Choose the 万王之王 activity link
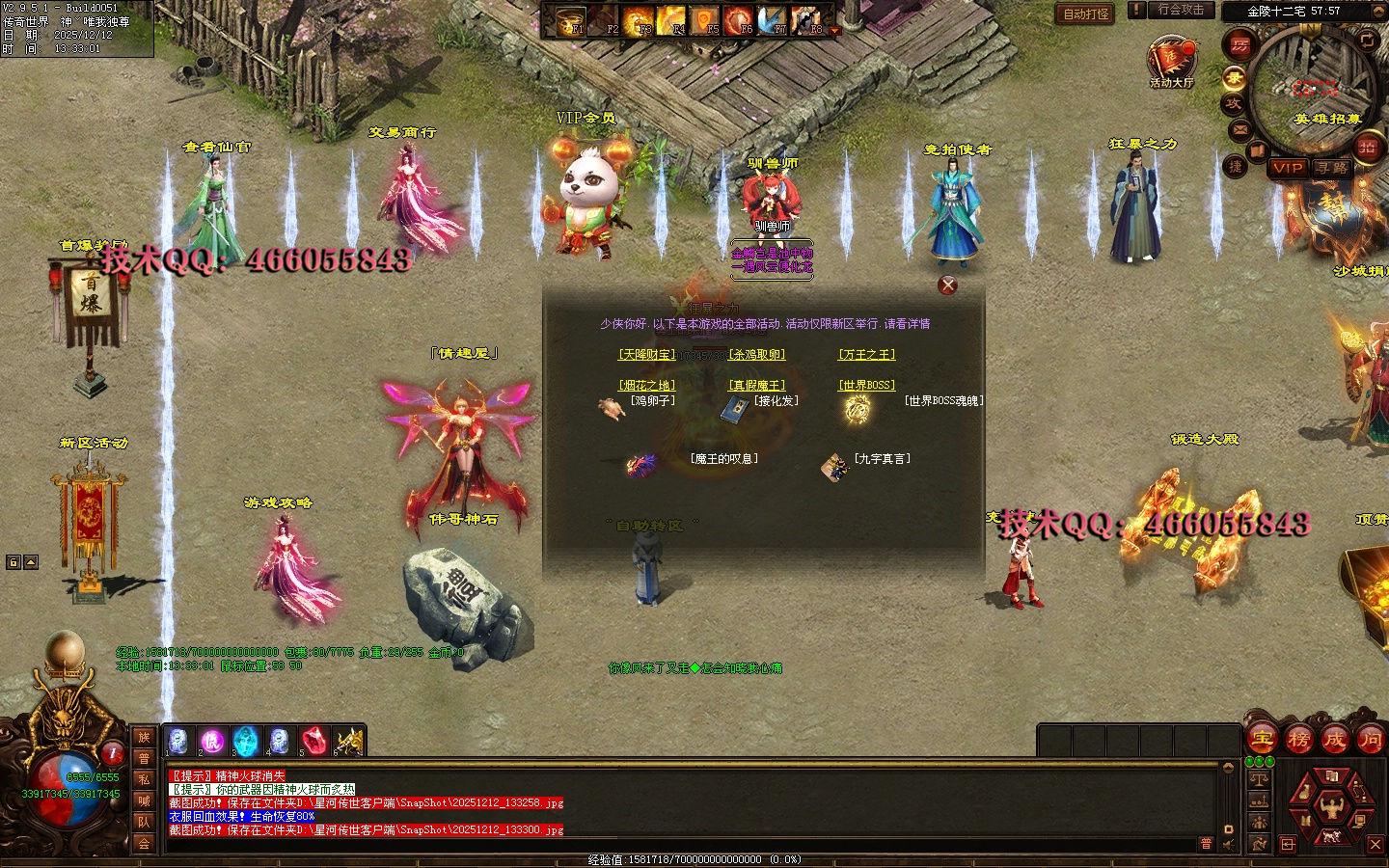The height and width of the screenshot is (868, 1389). click(866, 355)
